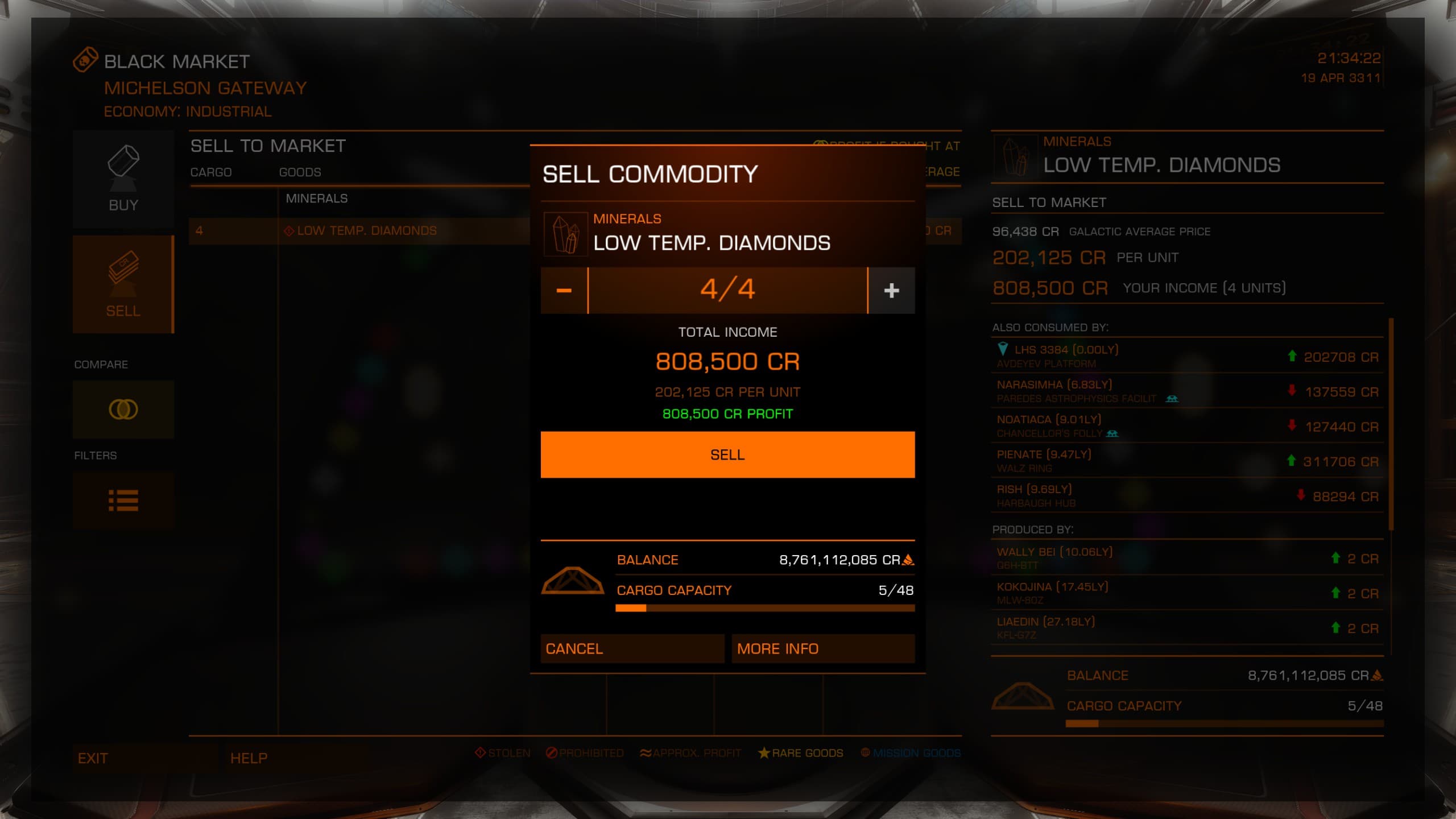Viewport: 1456px width, 819px height.
Task: Open the Compare markets button
Action: coord(123,409)
